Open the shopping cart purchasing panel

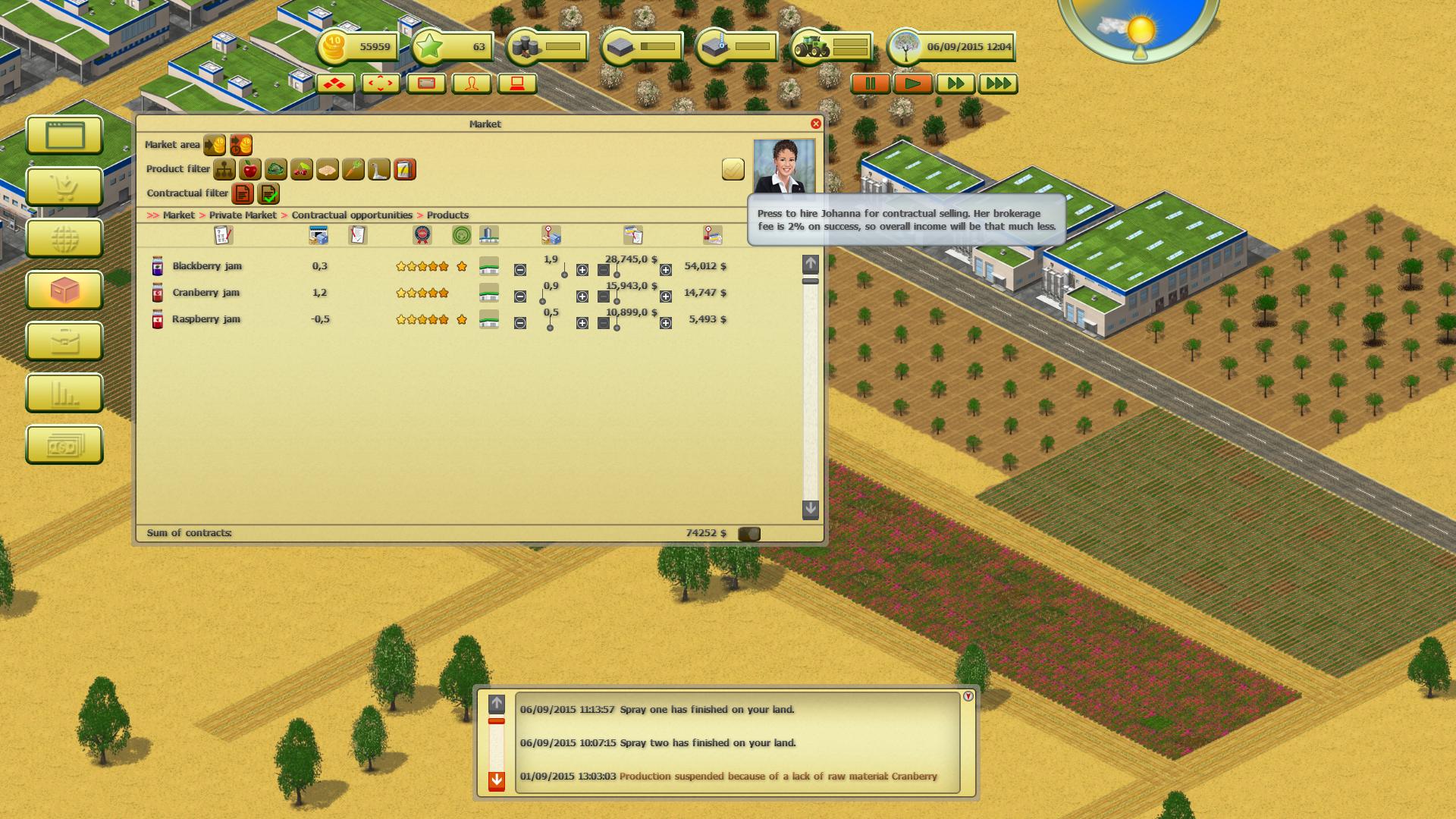tap(64, 185)
